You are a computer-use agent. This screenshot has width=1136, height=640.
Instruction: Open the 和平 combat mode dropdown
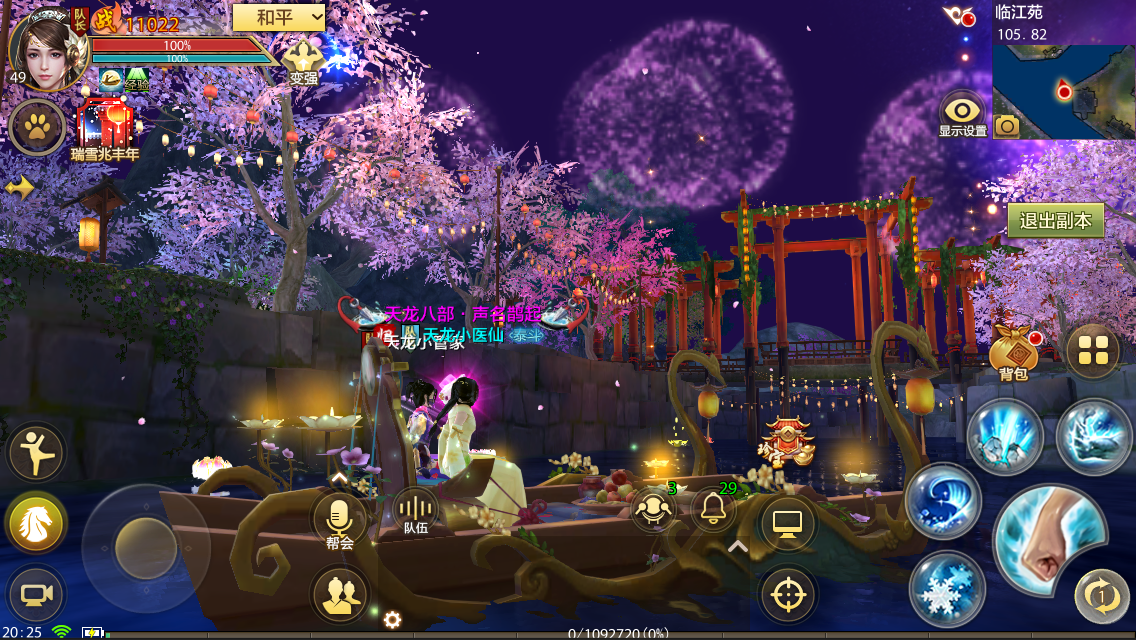pyautogui.click(x=279, y=17)
